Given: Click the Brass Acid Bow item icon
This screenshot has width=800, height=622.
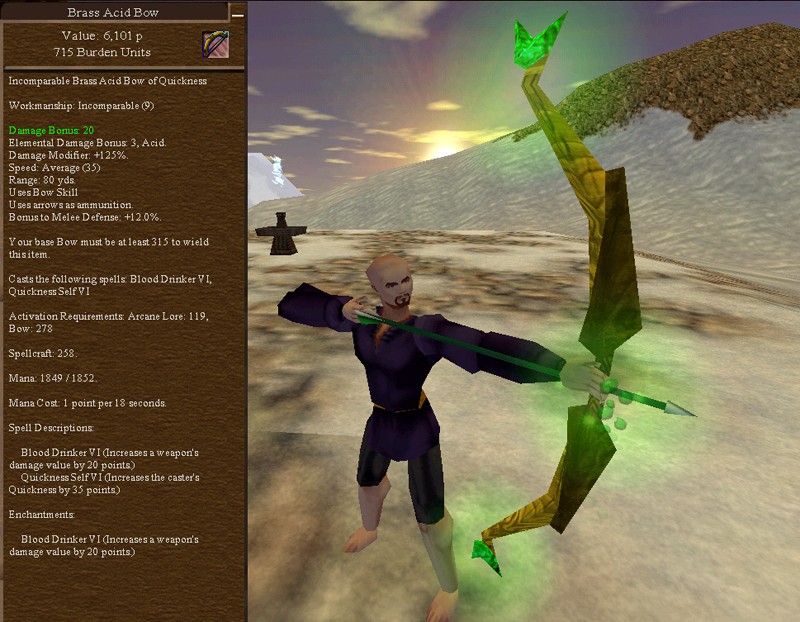Looking at the screenshot, I should pos(215,45).
